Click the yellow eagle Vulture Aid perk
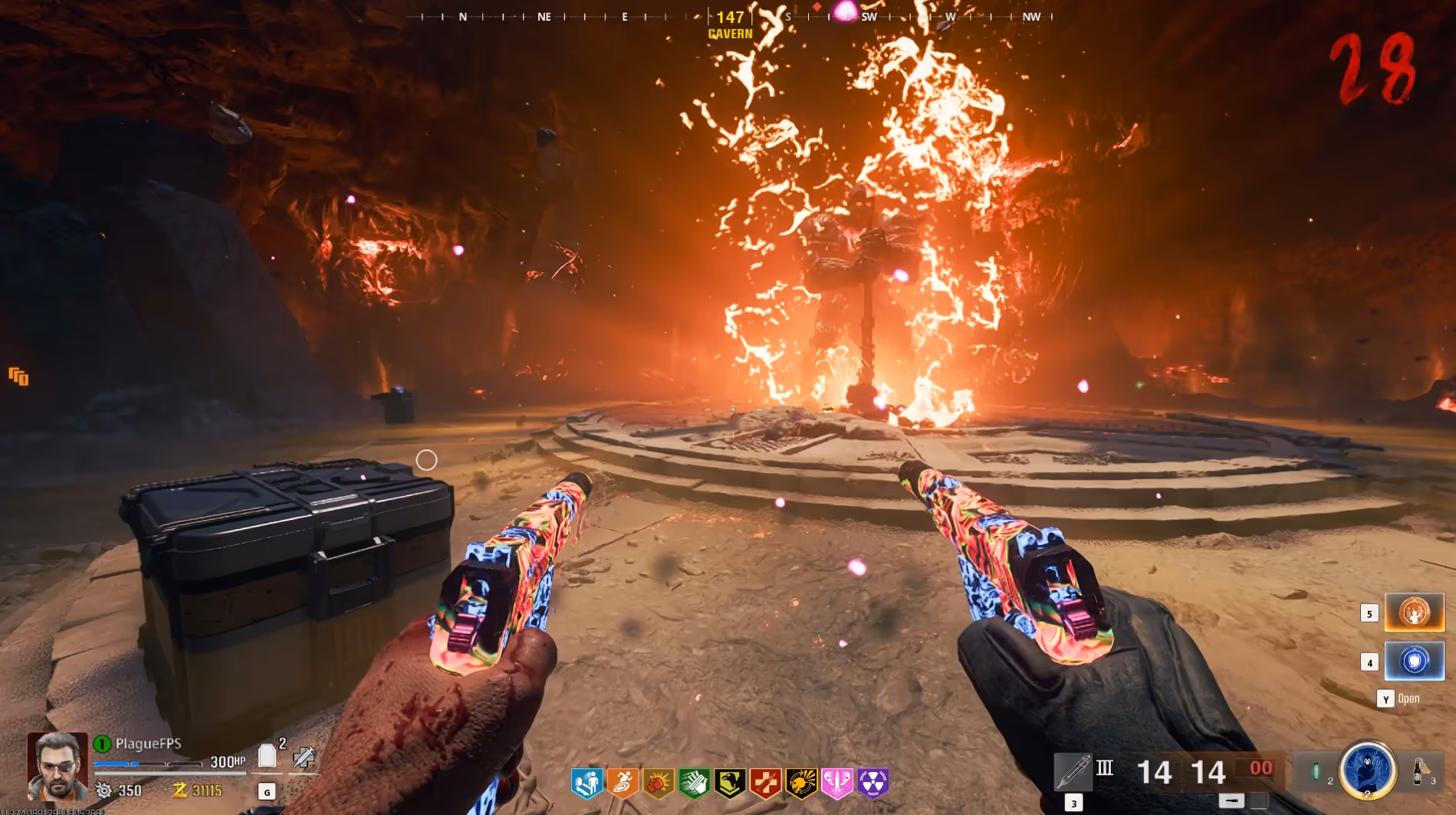The height and width of the screenshot is (815, 1456). tap(730, 783)
